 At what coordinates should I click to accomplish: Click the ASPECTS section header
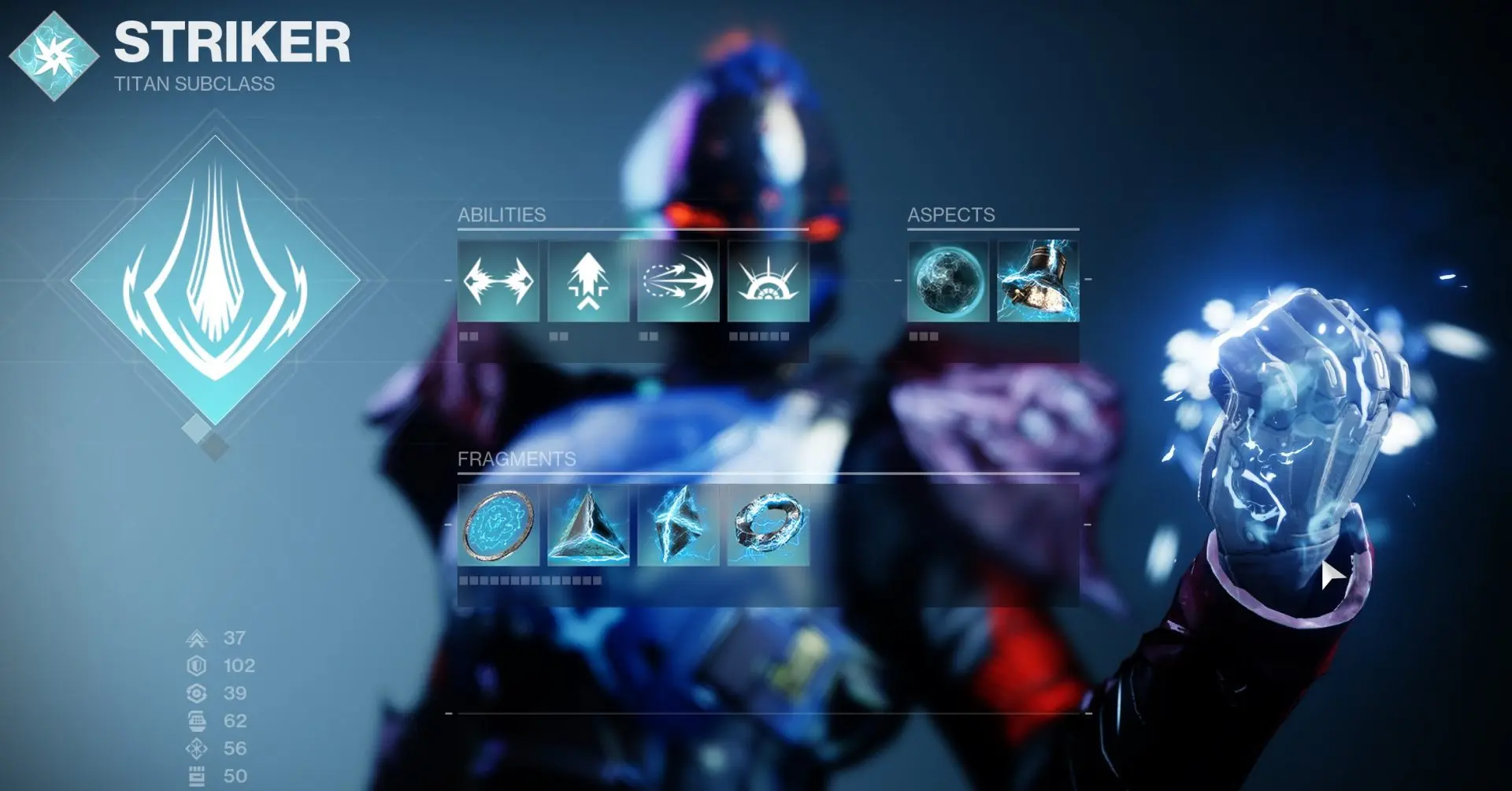coord(951,214)
